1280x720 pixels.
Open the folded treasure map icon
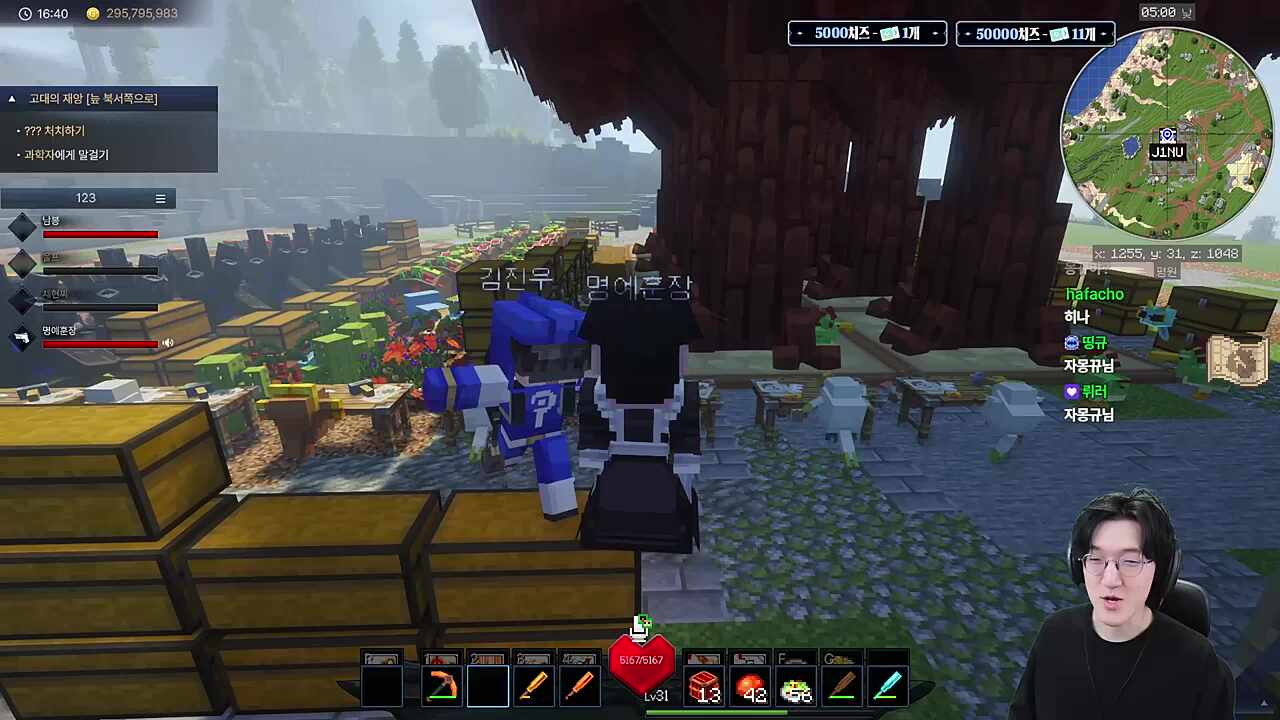[1238, 359]
